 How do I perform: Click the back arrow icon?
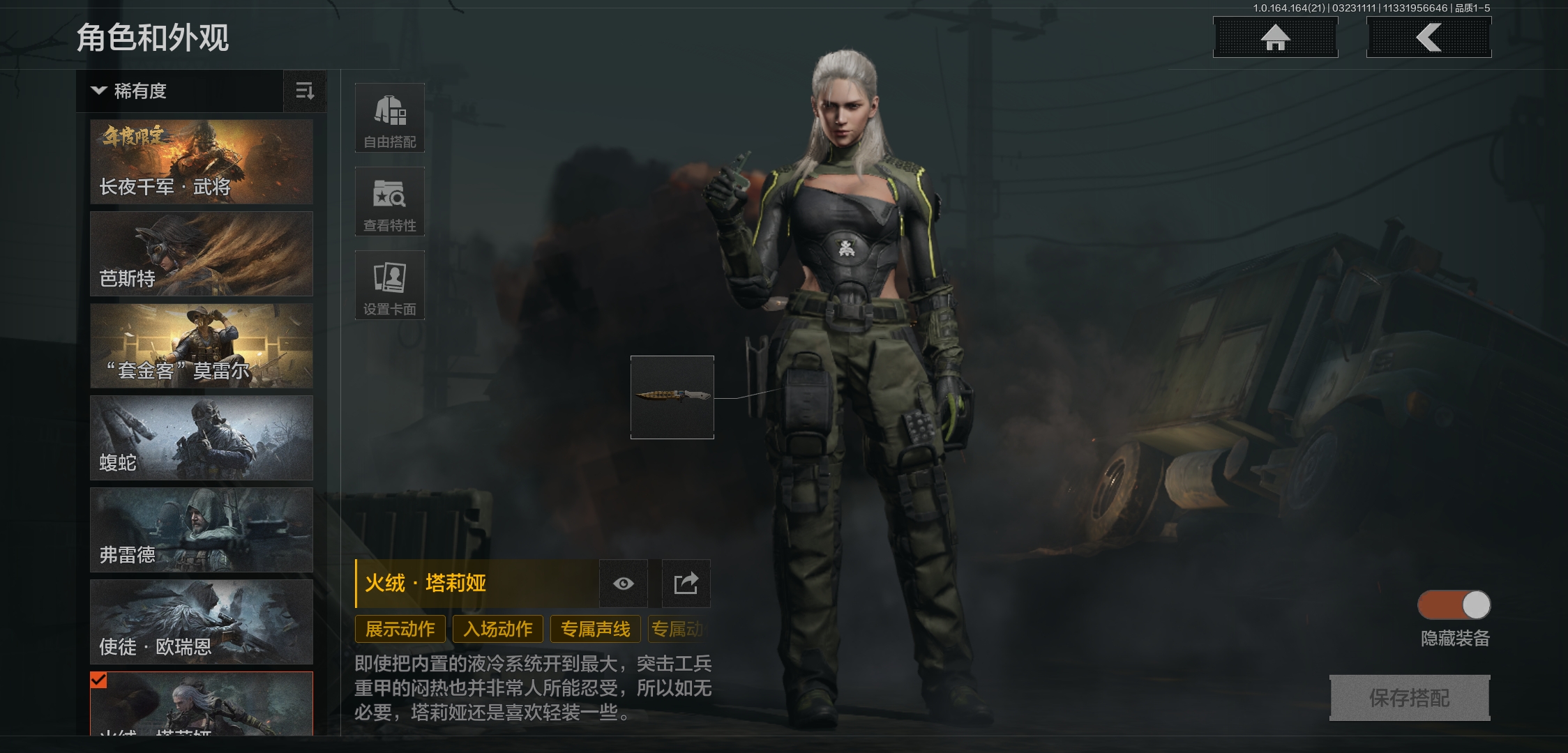pyautogui.click(x=1428, y=38)
